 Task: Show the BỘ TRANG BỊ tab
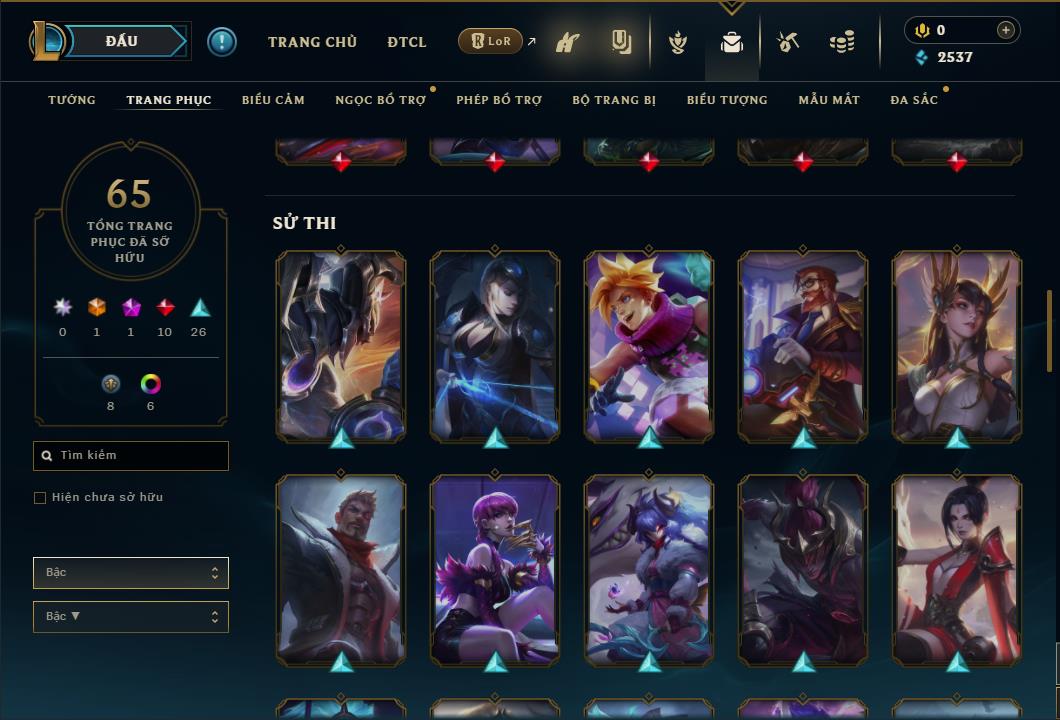[x=614, y=100]
